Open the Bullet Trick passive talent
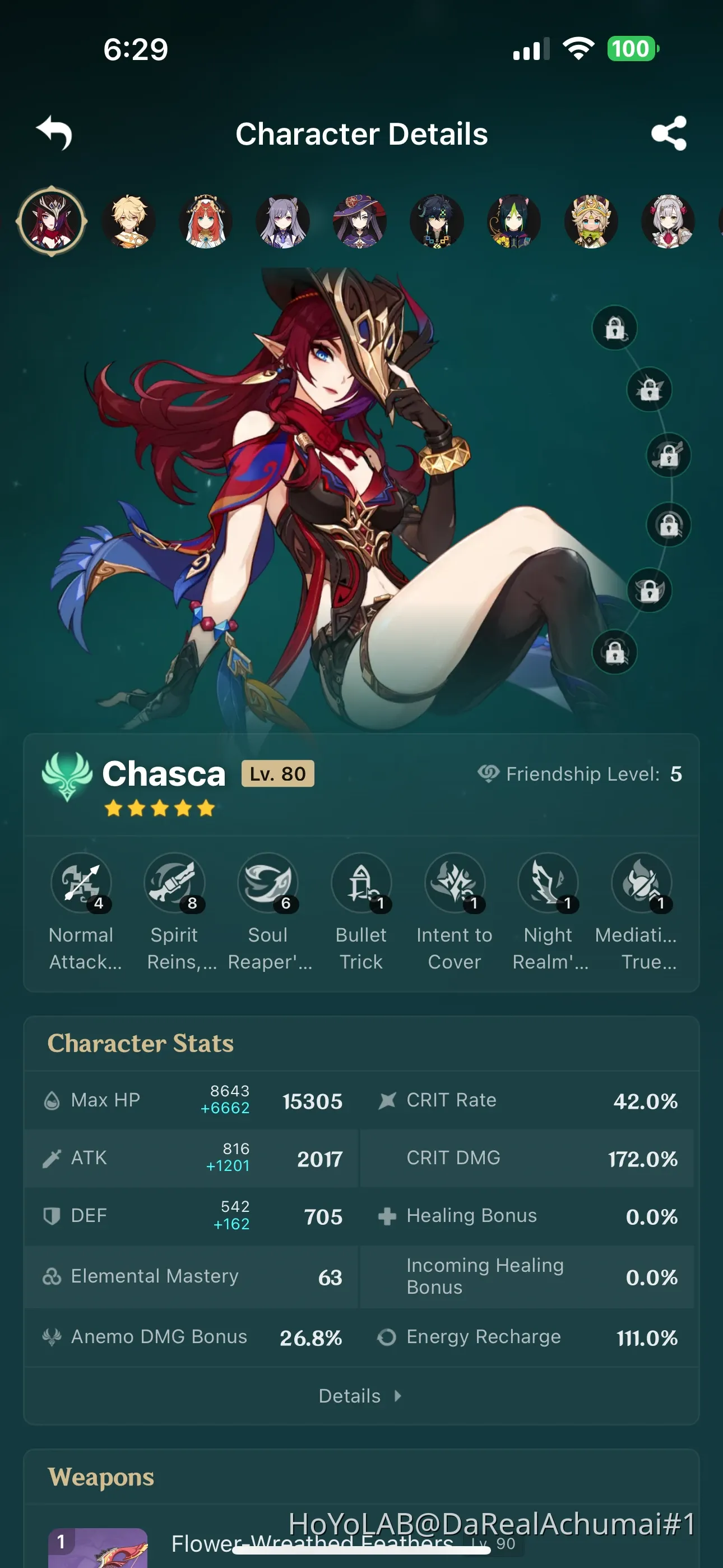 361,884
